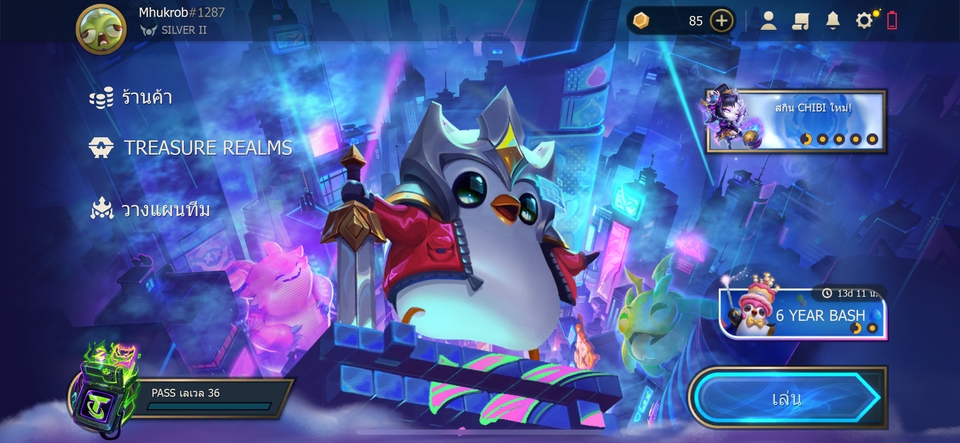Open Mhukrob's profile avatar
This screenshot has height=443, width=960.
101,28
